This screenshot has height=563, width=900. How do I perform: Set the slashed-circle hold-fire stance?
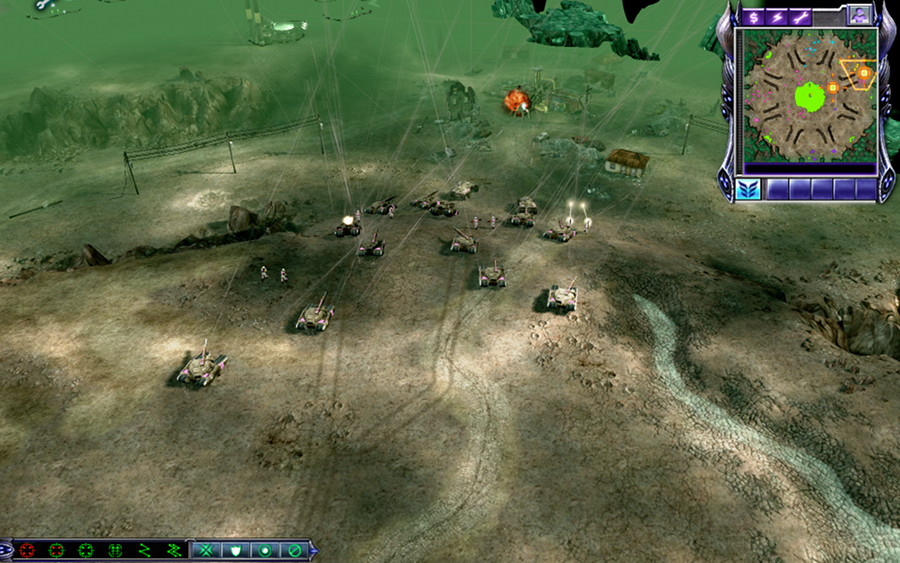pos(294,550)
